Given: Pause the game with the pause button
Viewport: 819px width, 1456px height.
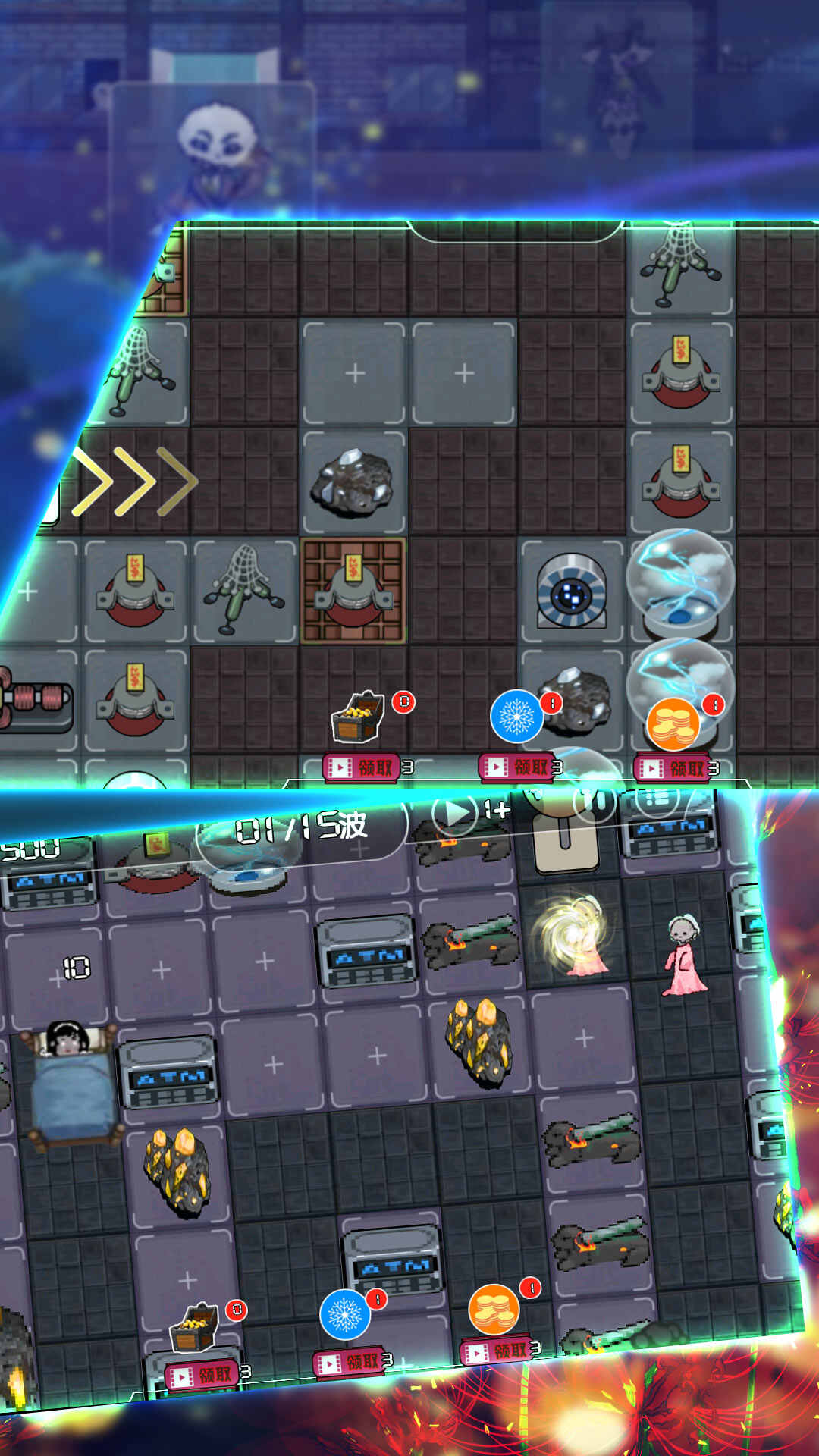Looking at the screenshot, I should click(594, 802).
